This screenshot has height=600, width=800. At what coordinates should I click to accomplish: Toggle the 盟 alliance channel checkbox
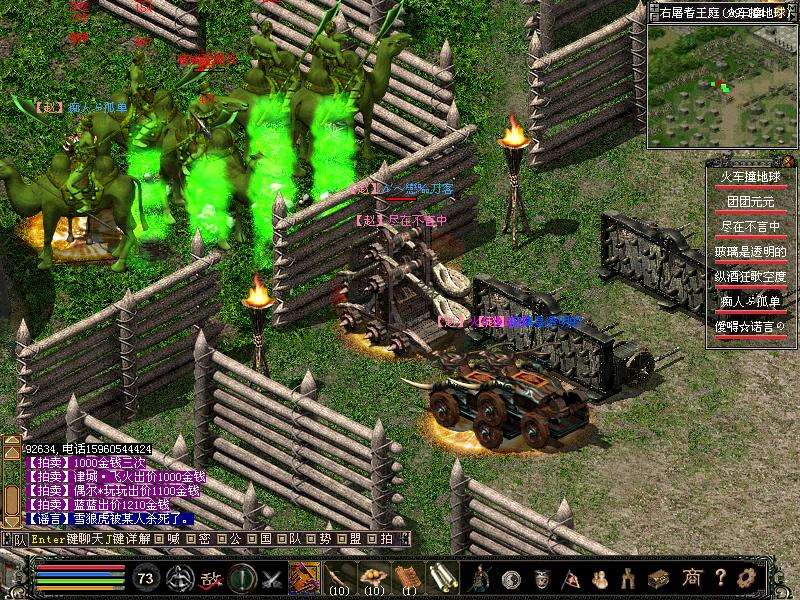[x=341, y=539]
